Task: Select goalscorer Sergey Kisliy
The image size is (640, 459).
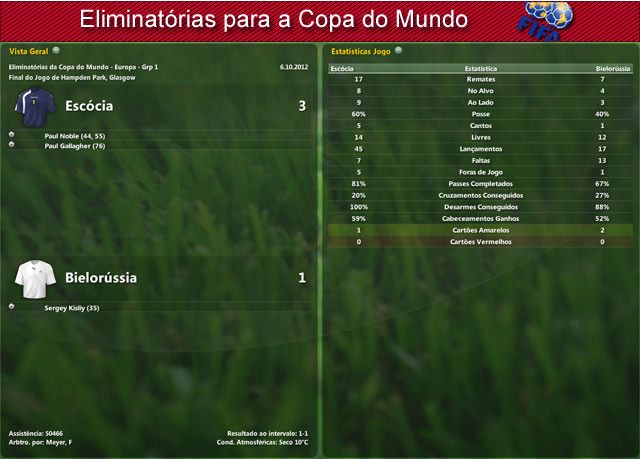Action: pos(72,307)
